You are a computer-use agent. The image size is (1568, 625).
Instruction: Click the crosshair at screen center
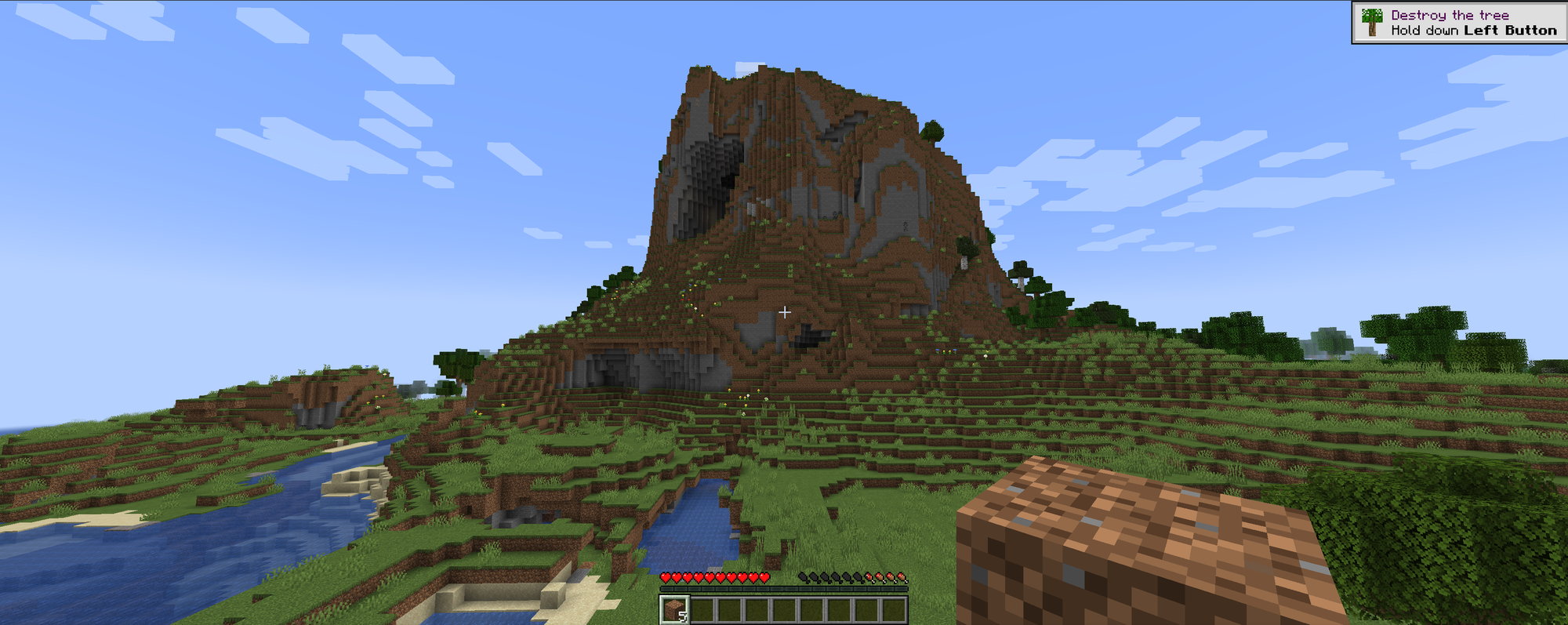click(x=785, y=311)
